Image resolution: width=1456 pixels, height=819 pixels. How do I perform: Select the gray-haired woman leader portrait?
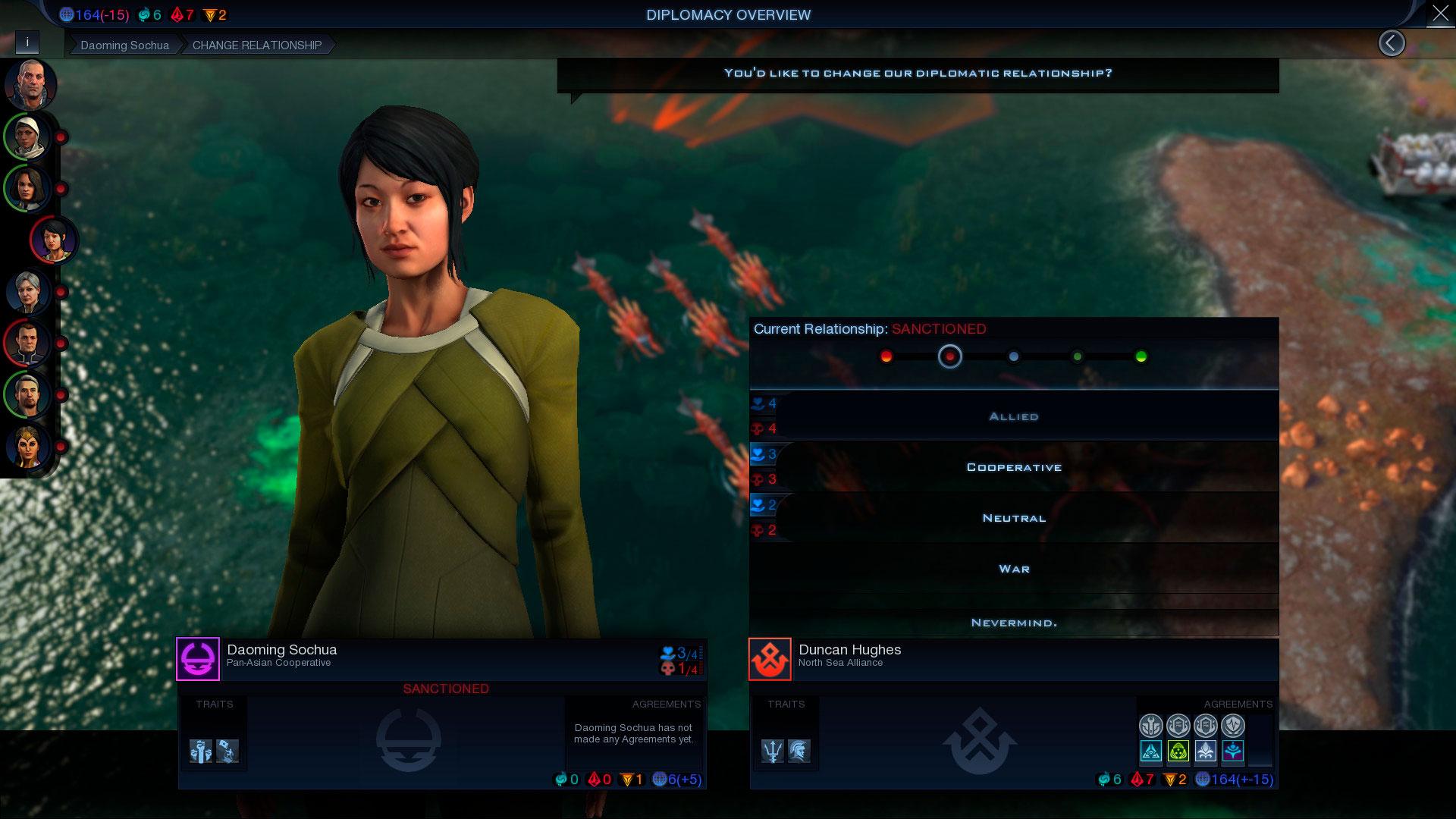(29, 292)
